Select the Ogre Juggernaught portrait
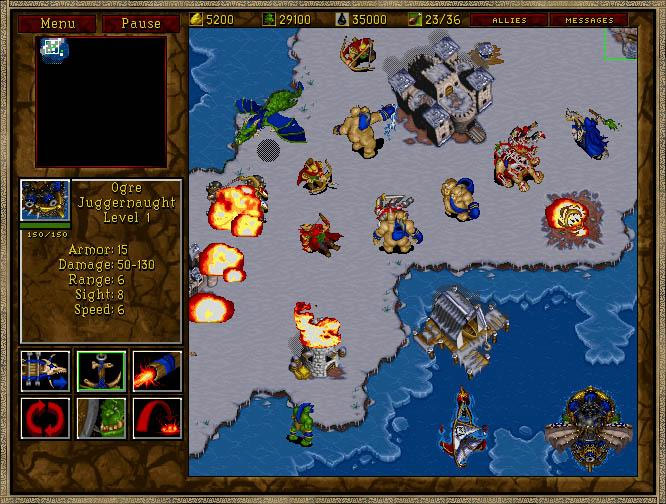 tap(45, 203)
